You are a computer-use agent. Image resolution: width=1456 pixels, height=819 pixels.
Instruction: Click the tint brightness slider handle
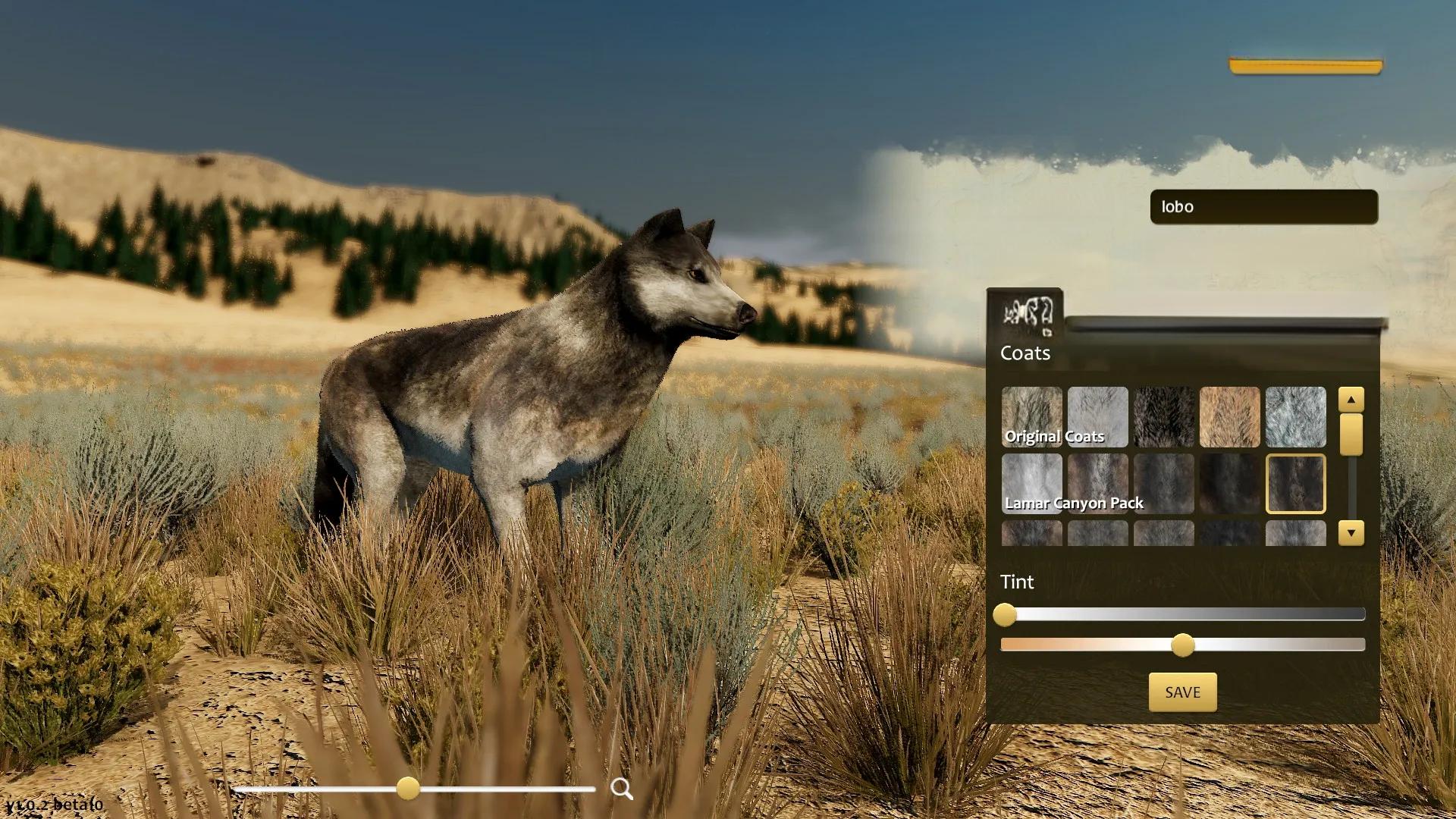tap(1005, 614)
